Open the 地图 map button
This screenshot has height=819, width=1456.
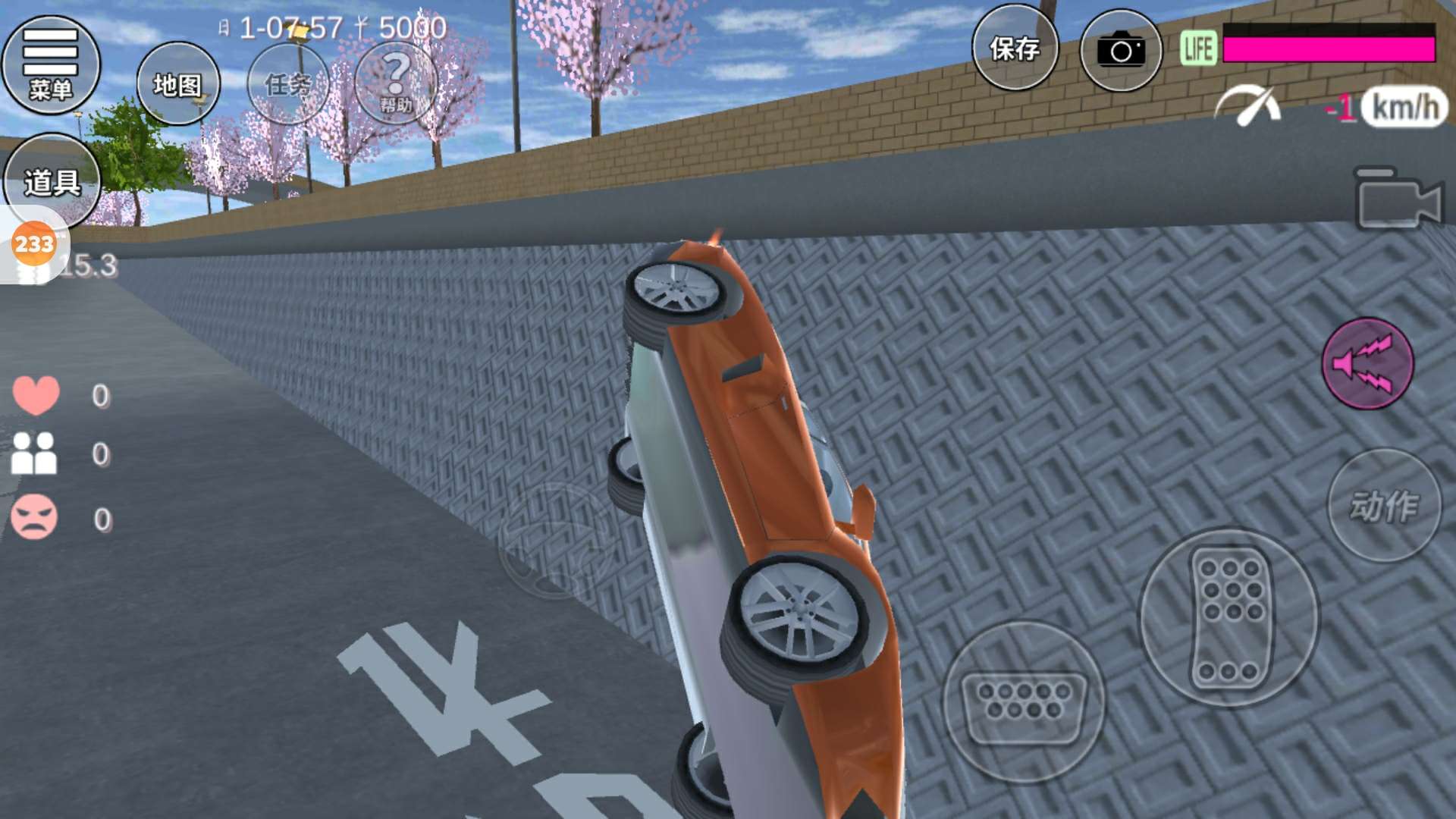(178, 83)
